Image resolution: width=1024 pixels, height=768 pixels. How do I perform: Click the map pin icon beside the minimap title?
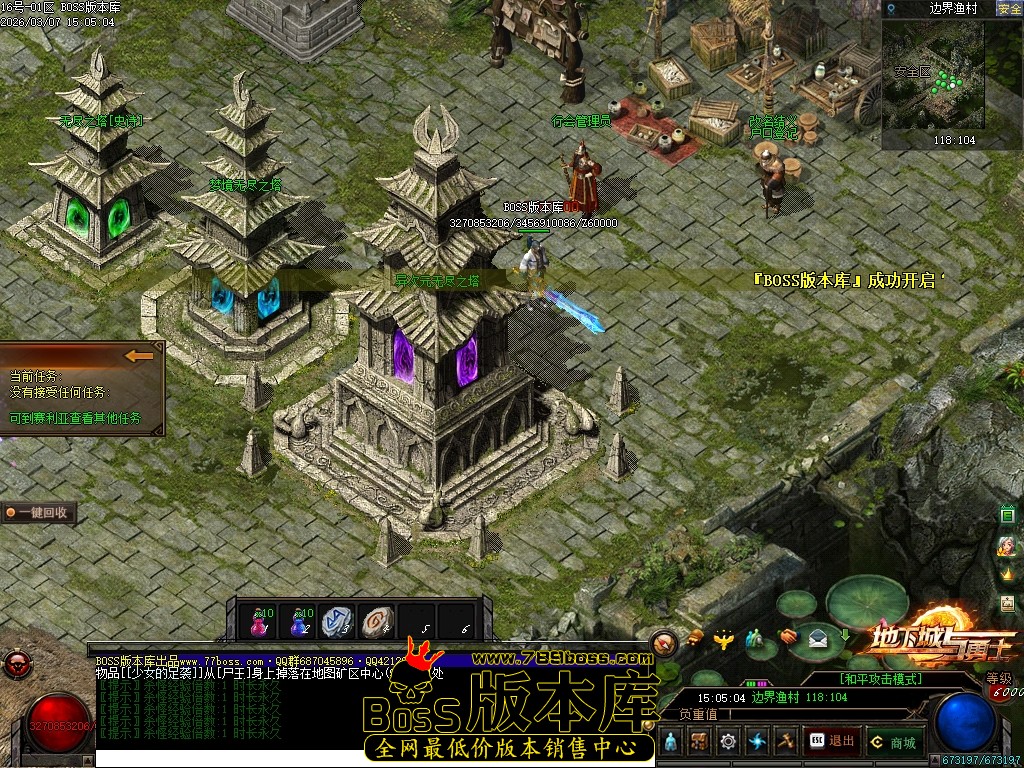891,9
